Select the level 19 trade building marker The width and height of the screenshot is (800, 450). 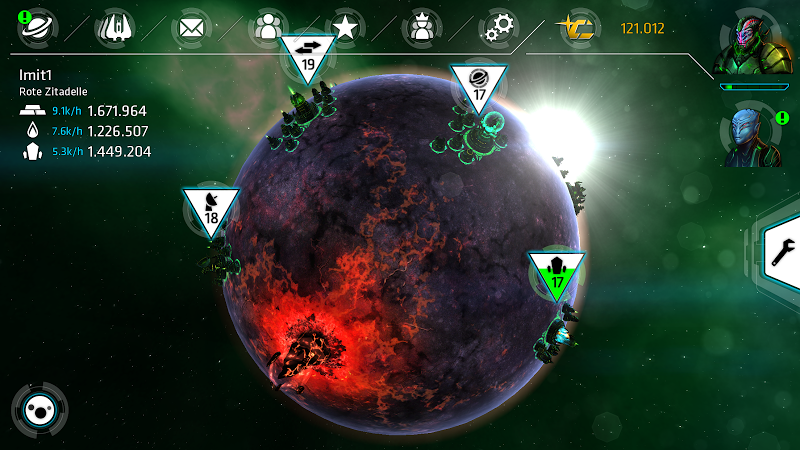pyautogui.click(x=308, y=58)
